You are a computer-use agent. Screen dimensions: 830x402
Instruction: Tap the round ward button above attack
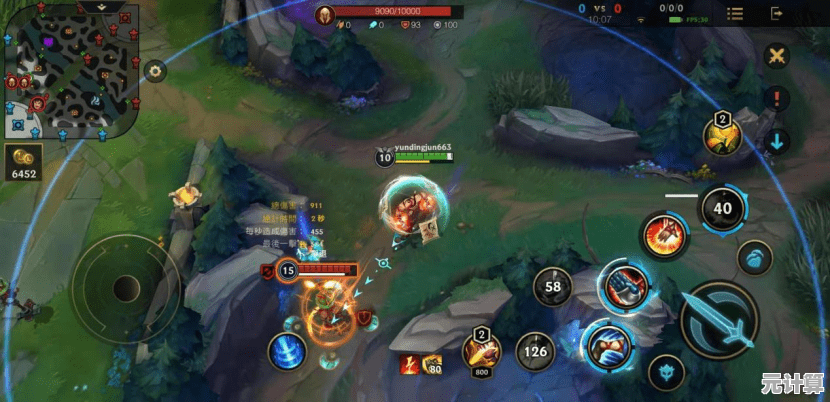point(756,258)
